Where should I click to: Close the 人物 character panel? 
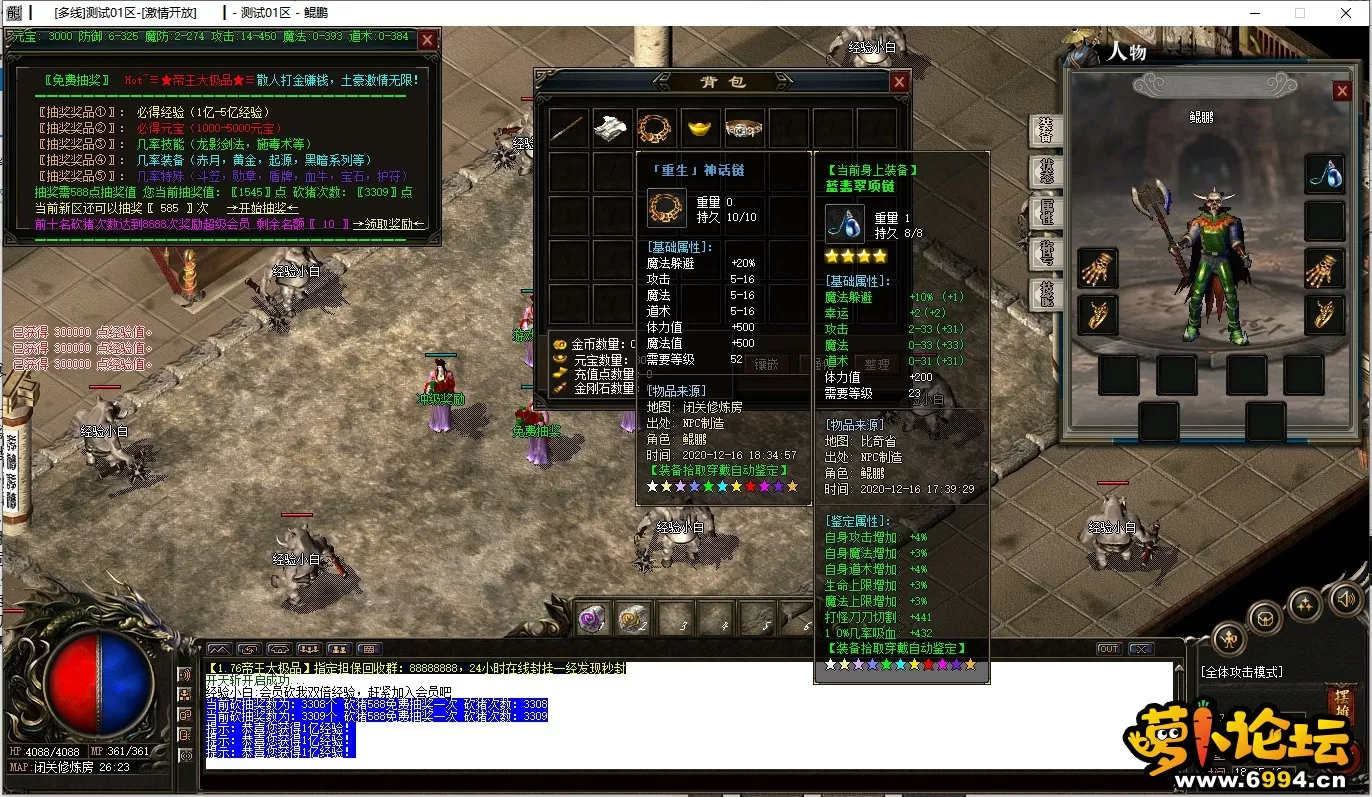(1342, 91)
